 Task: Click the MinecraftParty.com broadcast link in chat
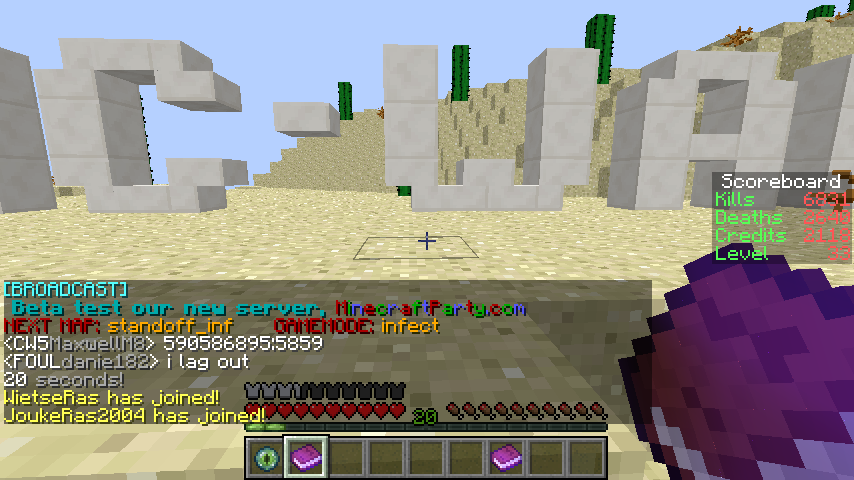430,308
